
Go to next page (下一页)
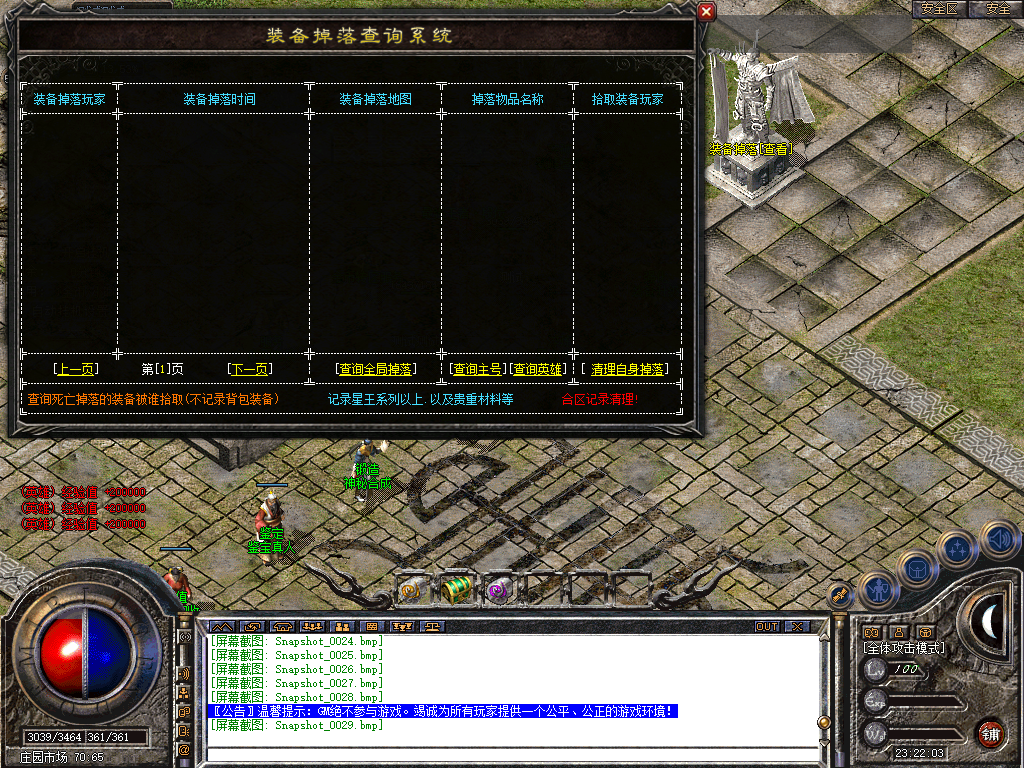tap(249, 369)
